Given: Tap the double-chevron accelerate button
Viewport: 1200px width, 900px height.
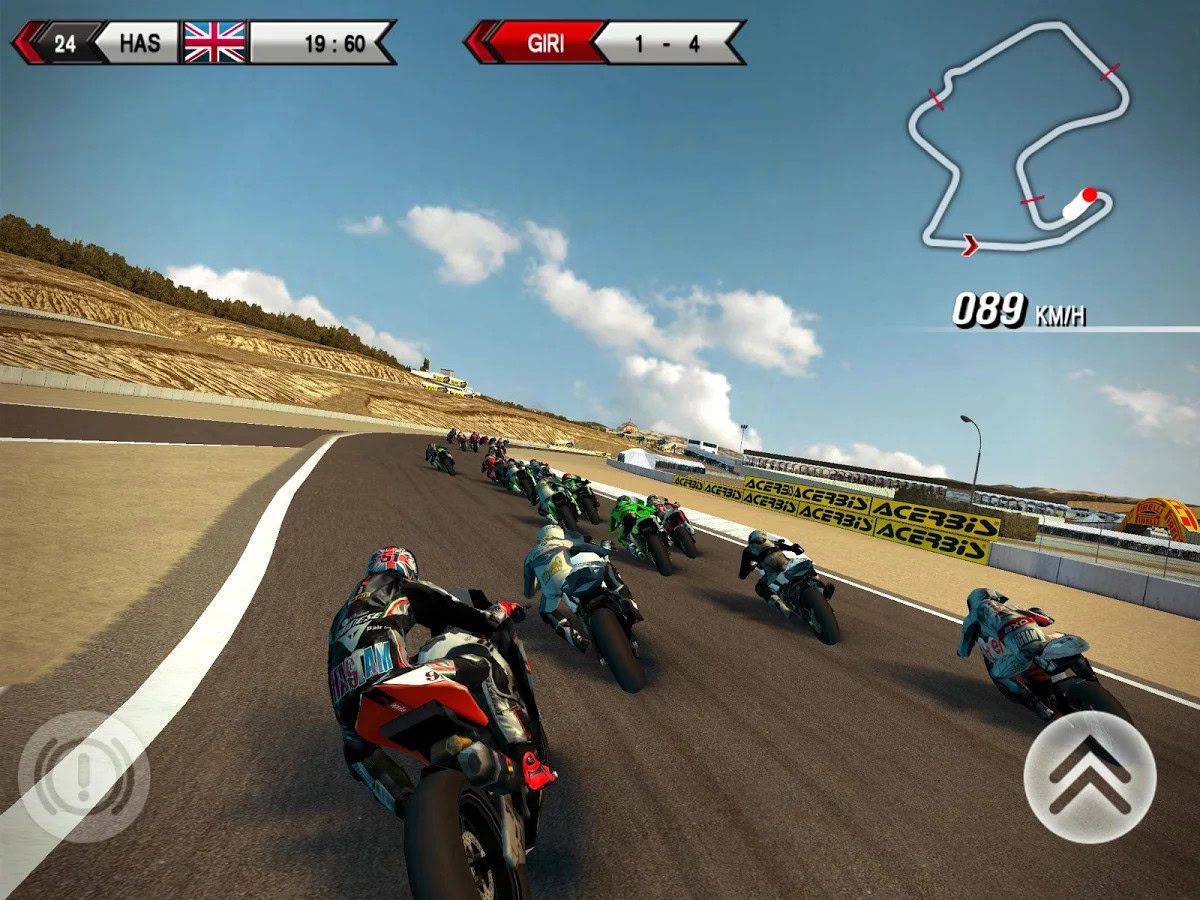Looking at the screenshot, I should click(x=1089, y=777).
